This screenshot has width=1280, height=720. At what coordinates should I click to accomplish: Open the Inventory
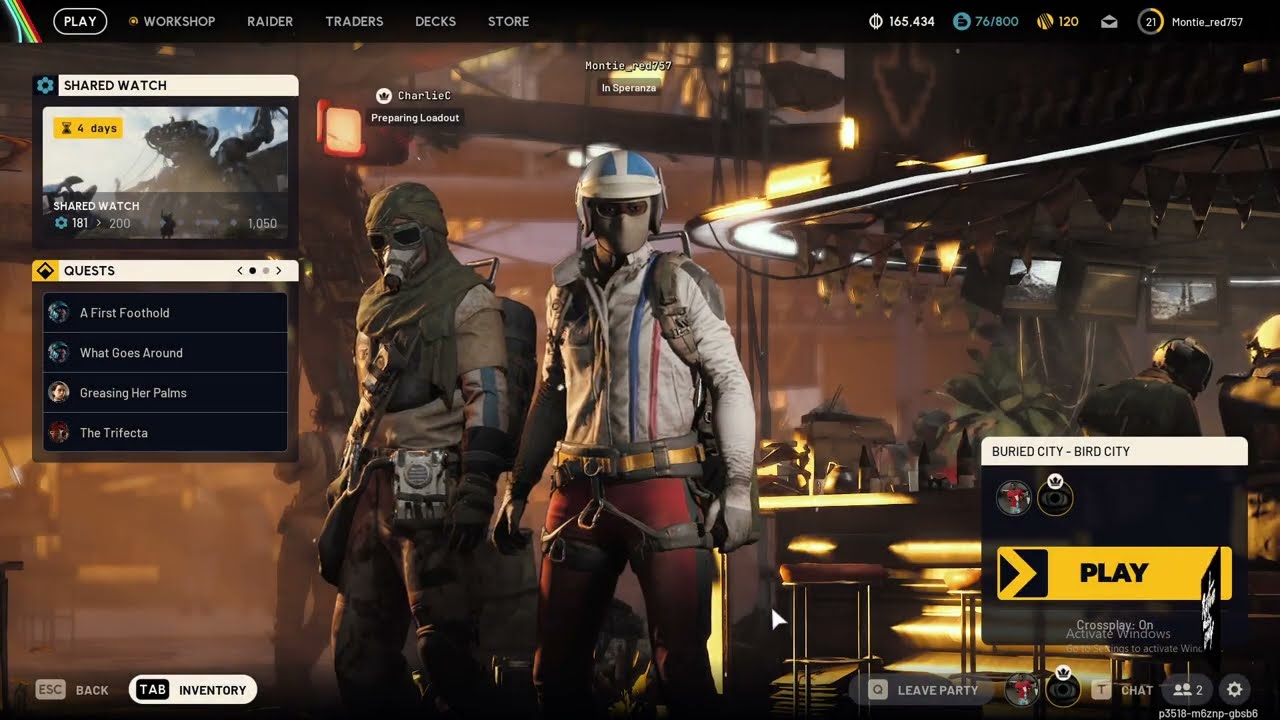(193, 690)
